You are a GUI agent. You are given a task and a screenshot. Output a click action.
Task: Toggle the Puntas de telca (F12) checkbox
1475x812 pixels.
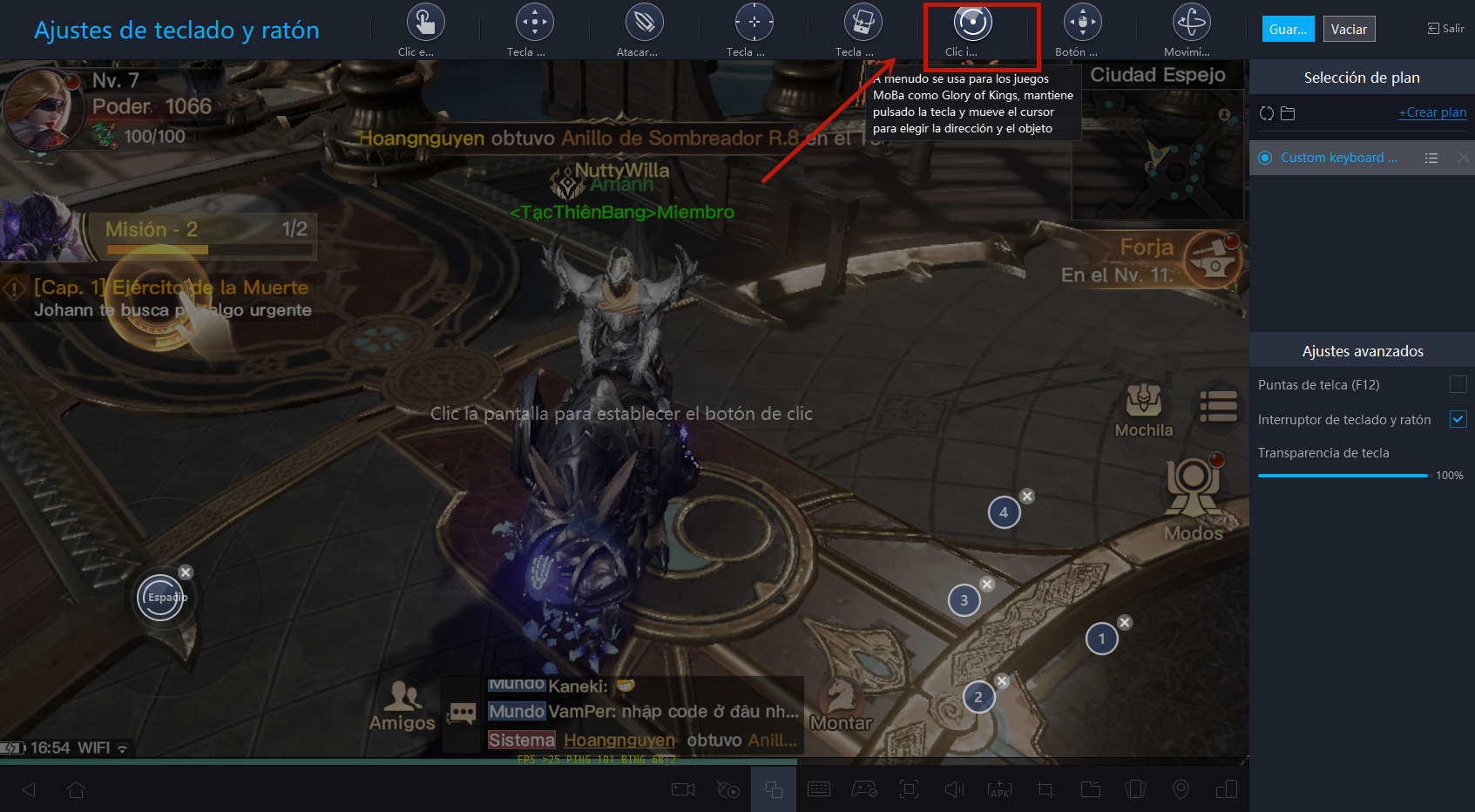(1458, 384)
